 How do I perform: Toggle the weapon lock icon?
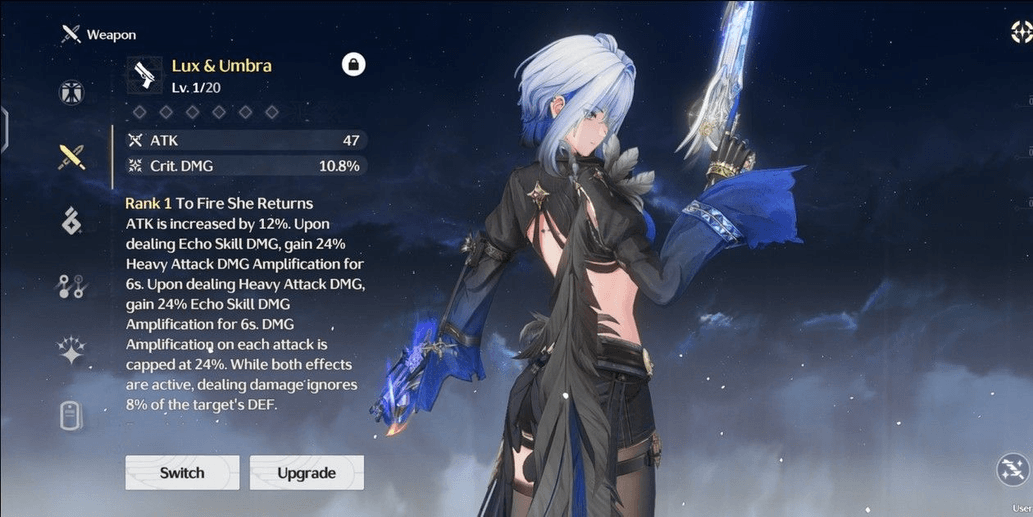point(353,65)
